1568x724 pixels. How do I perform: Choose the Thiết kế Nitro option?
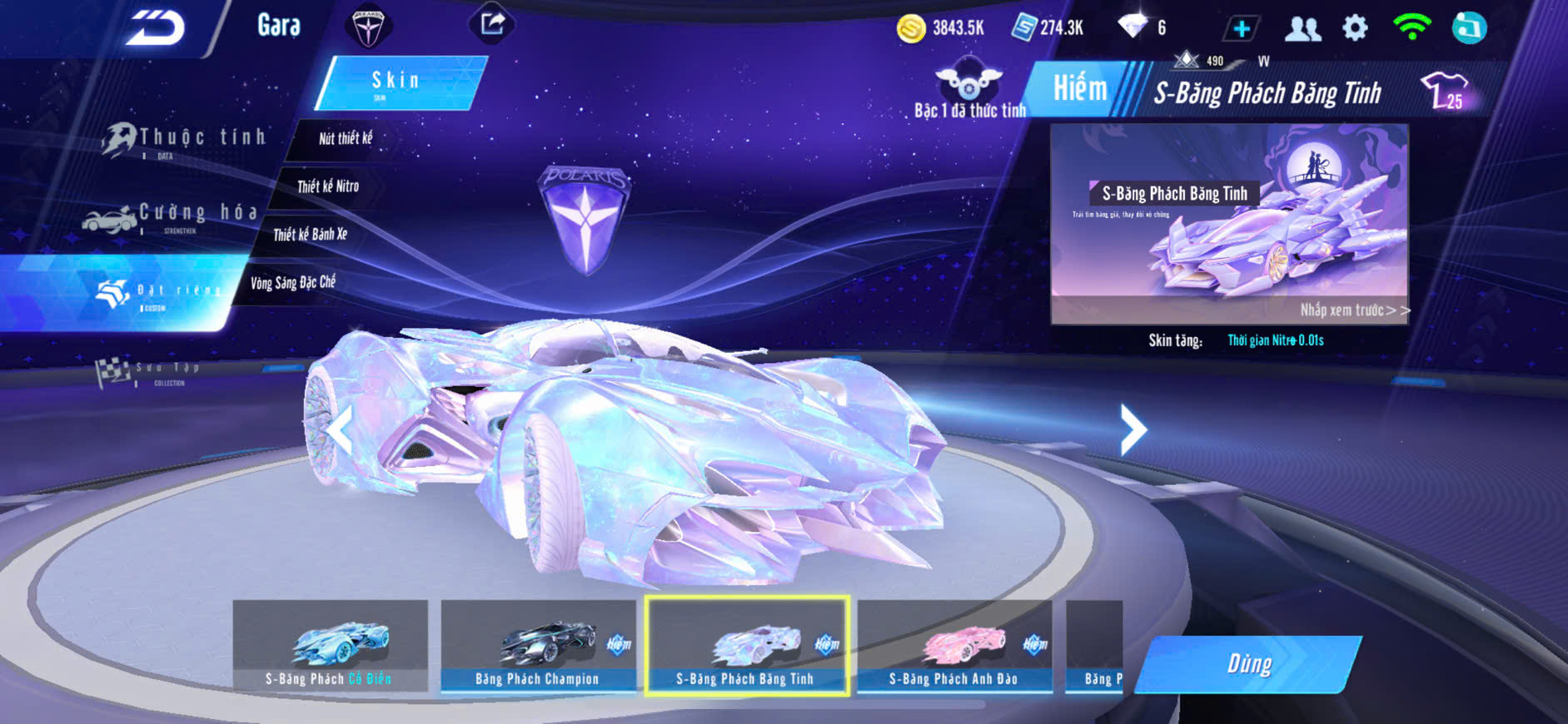[x=328, y=186]
